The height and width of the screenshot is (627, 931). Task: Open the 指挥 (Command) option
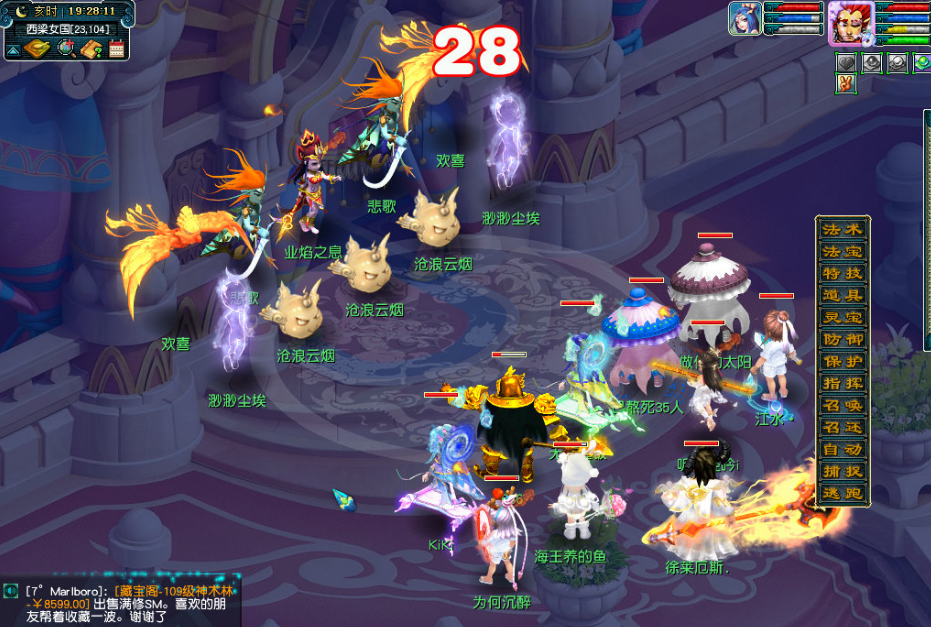842,383
